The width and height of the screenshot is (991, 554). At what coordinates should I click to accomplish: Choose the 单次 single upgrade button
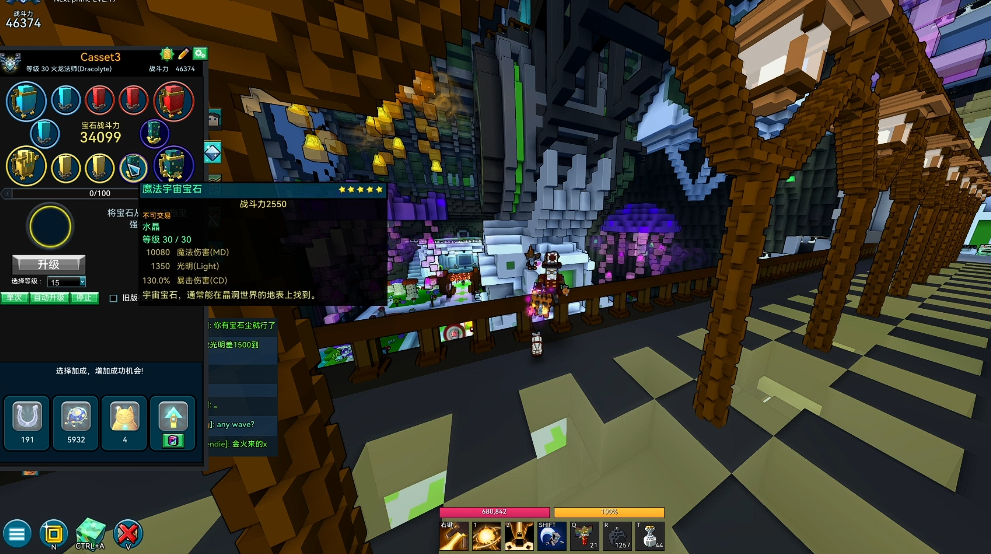14,297
